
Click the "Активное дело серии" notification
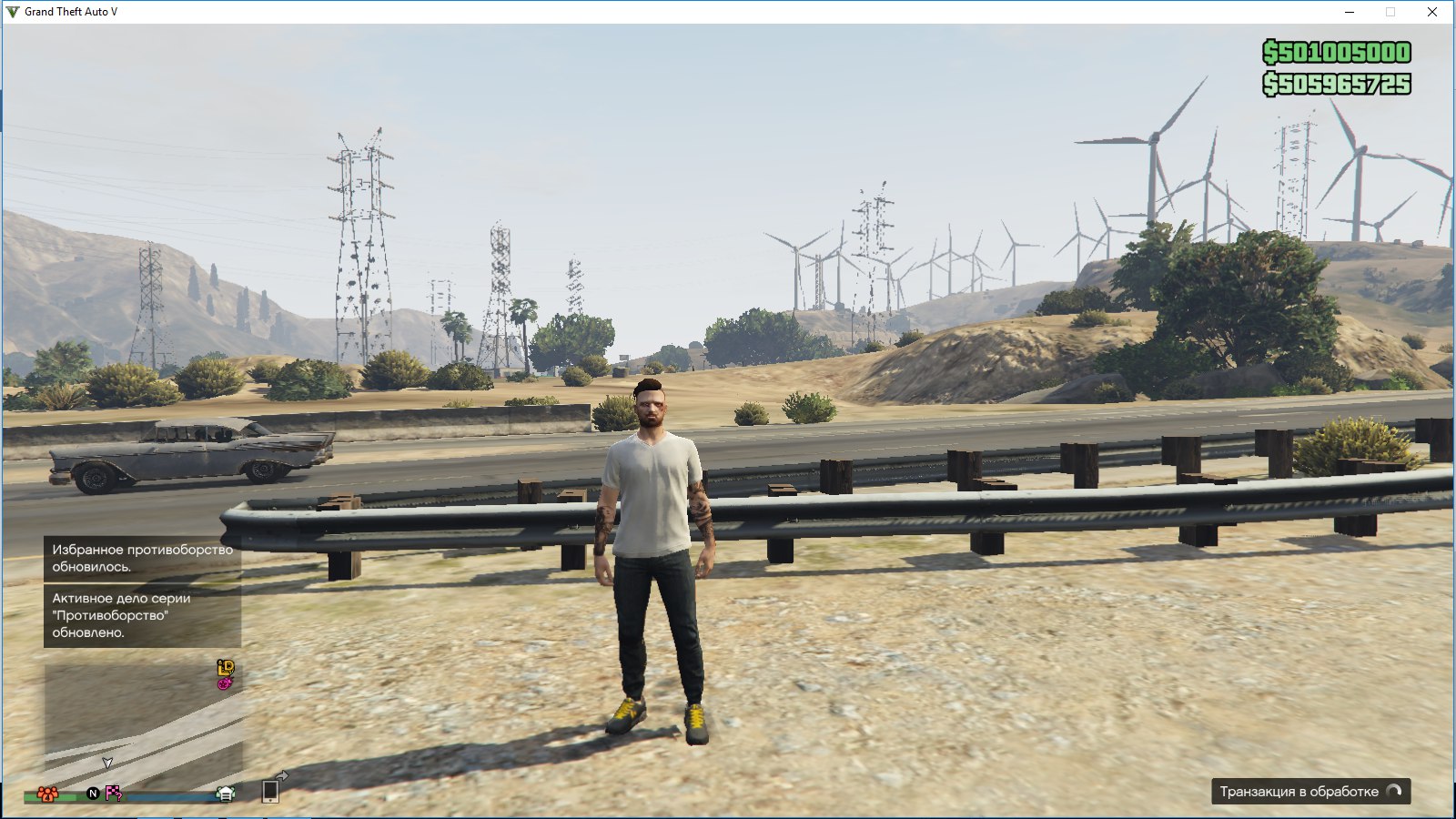142,615
